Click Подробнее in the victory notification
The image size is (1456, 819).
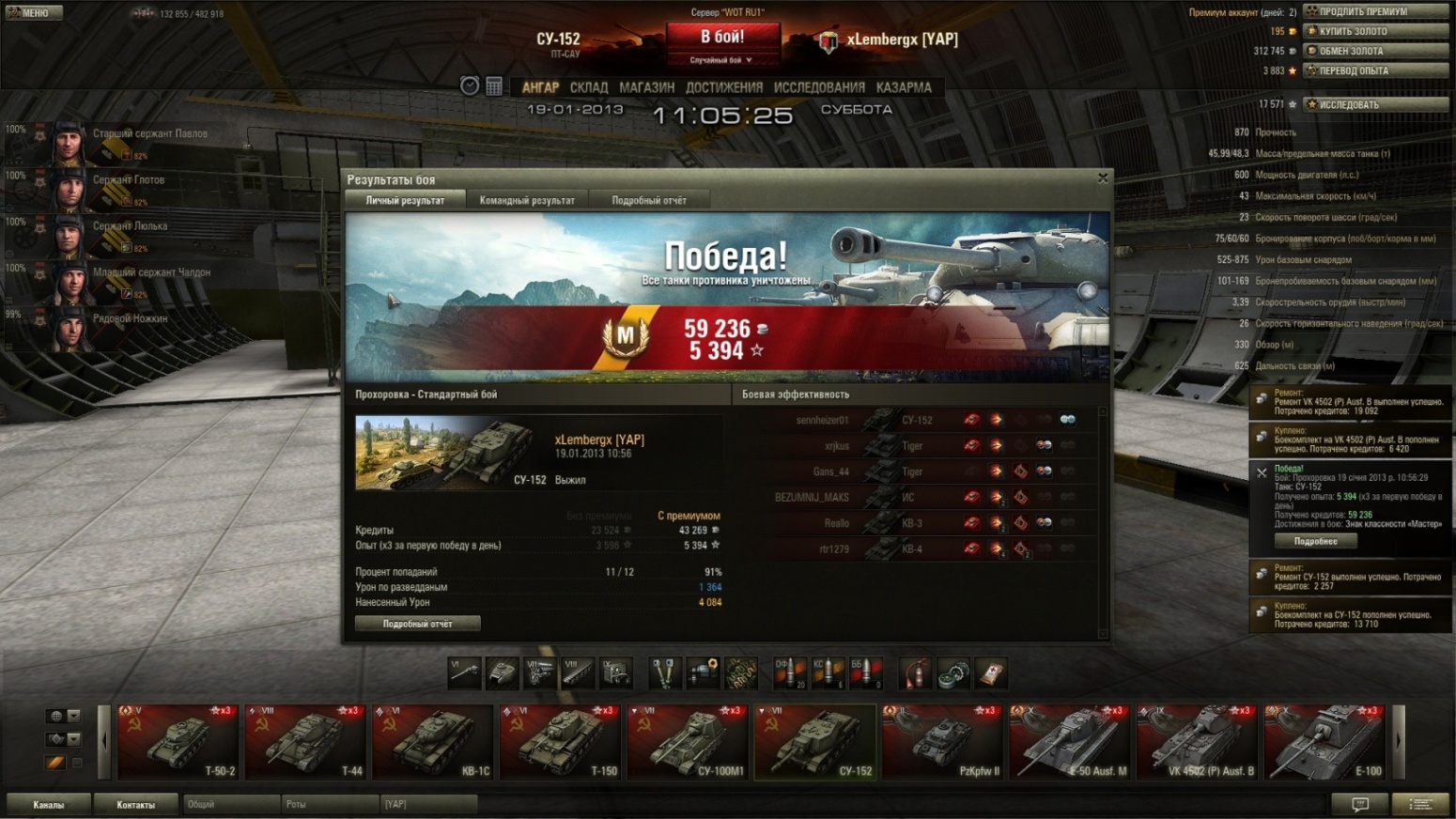(x=1315, y=541)
